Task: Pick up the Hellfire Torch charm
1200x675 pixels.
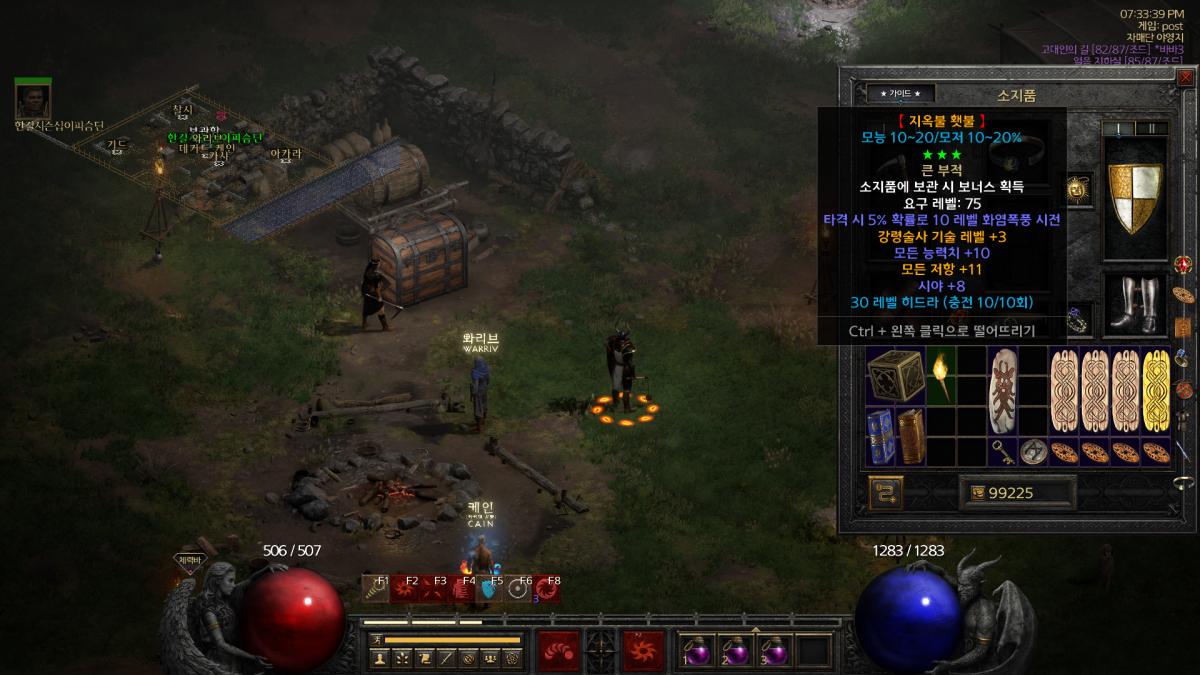Action: pyautogui.click(x=941, y=376)
